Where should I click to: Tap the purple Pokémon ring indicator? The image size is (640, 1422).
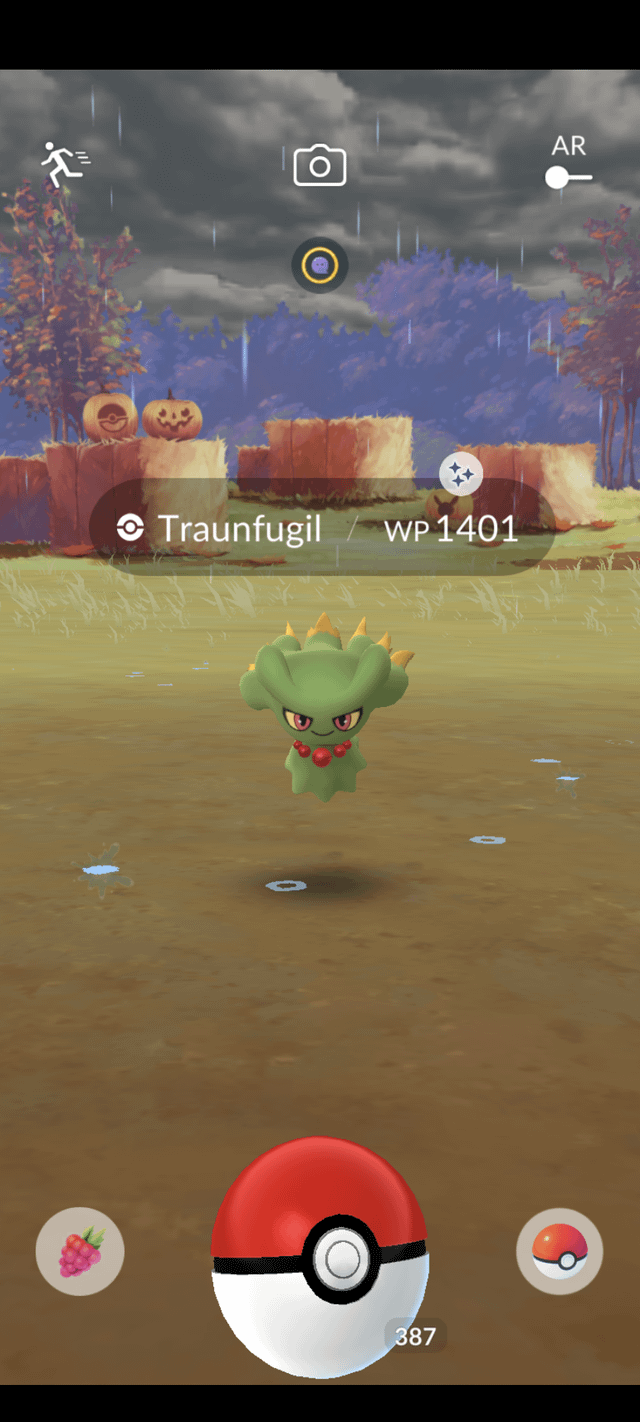pos(320,266)
